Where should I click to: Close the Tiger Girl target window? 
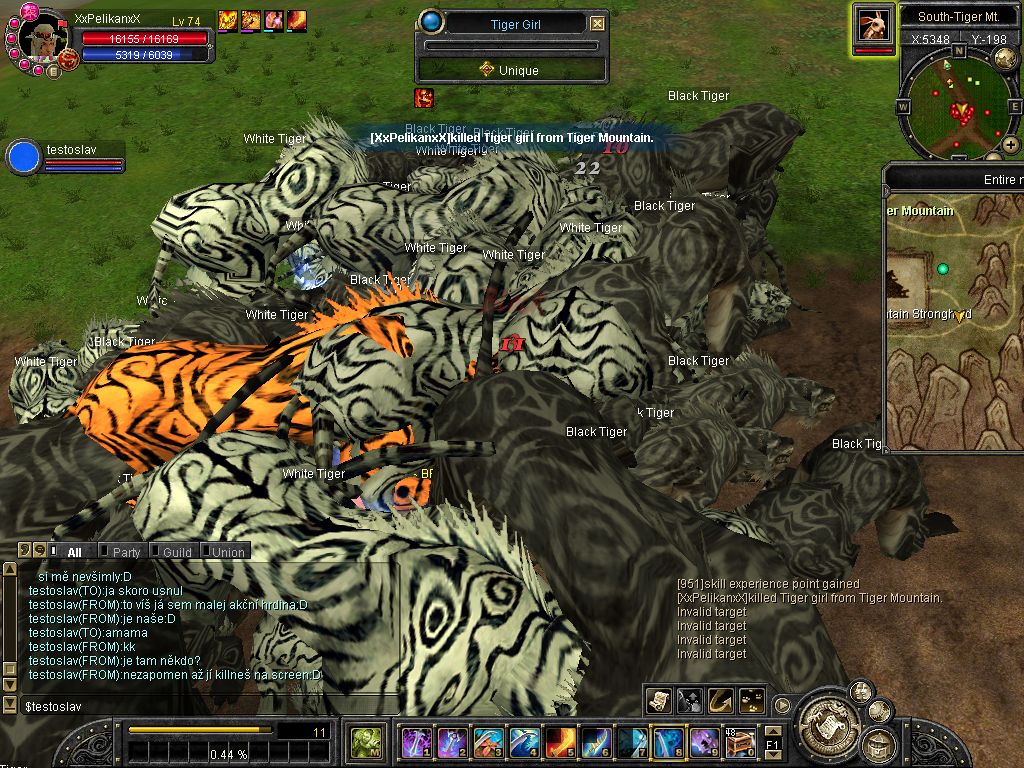[597, 24]
